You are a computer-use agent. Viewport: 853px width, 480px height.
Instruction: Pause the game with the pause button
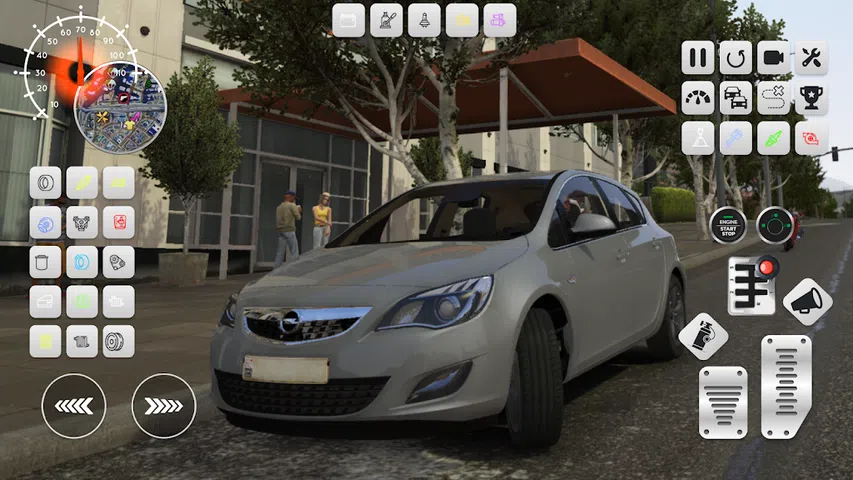[698, 57]
